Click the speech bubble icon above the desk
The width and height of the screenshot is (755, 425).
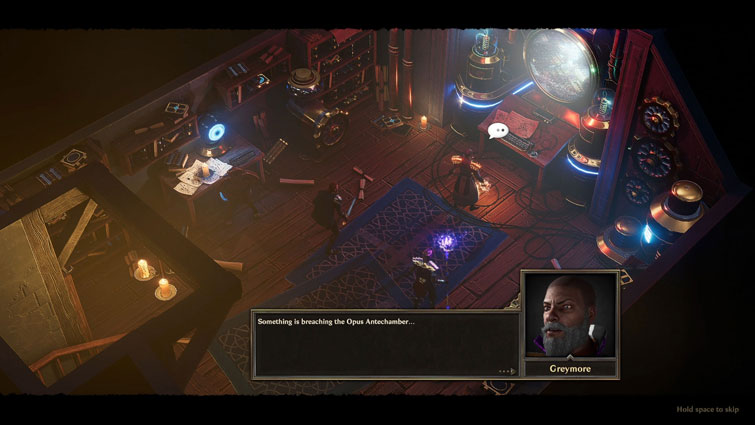coord(498,130)
